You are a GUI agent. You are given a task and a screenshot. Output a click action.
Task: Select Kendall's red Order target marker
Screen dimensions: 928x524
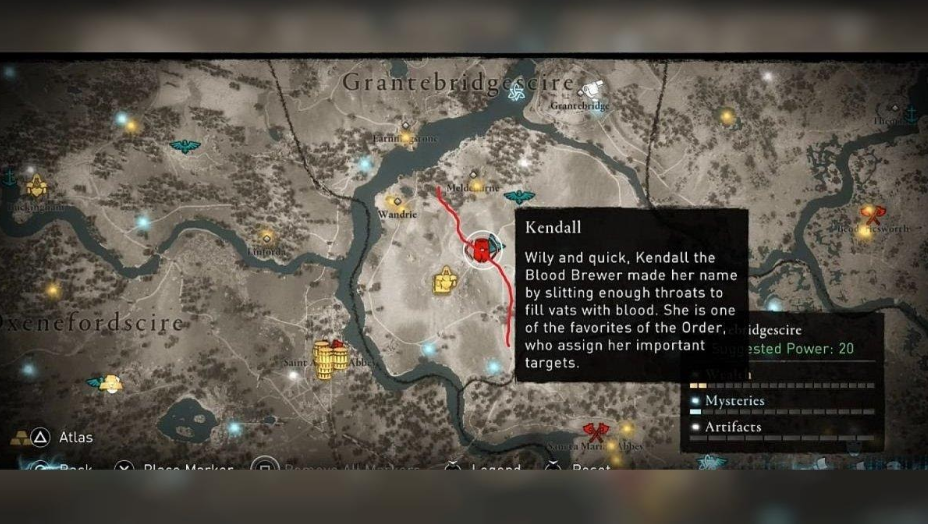(x=482, y=249)
